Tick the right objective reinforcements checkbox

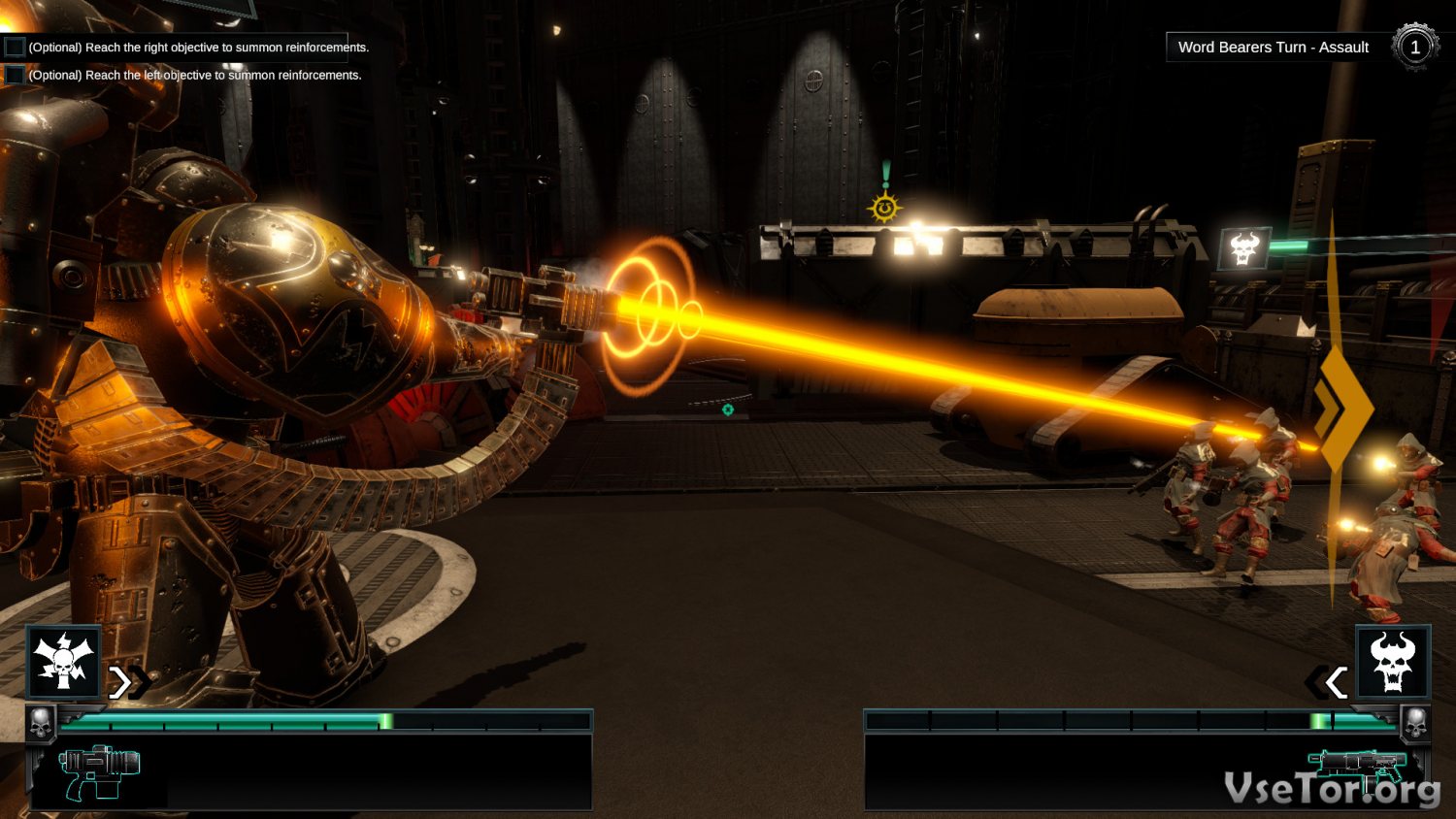tap(15, 47)
